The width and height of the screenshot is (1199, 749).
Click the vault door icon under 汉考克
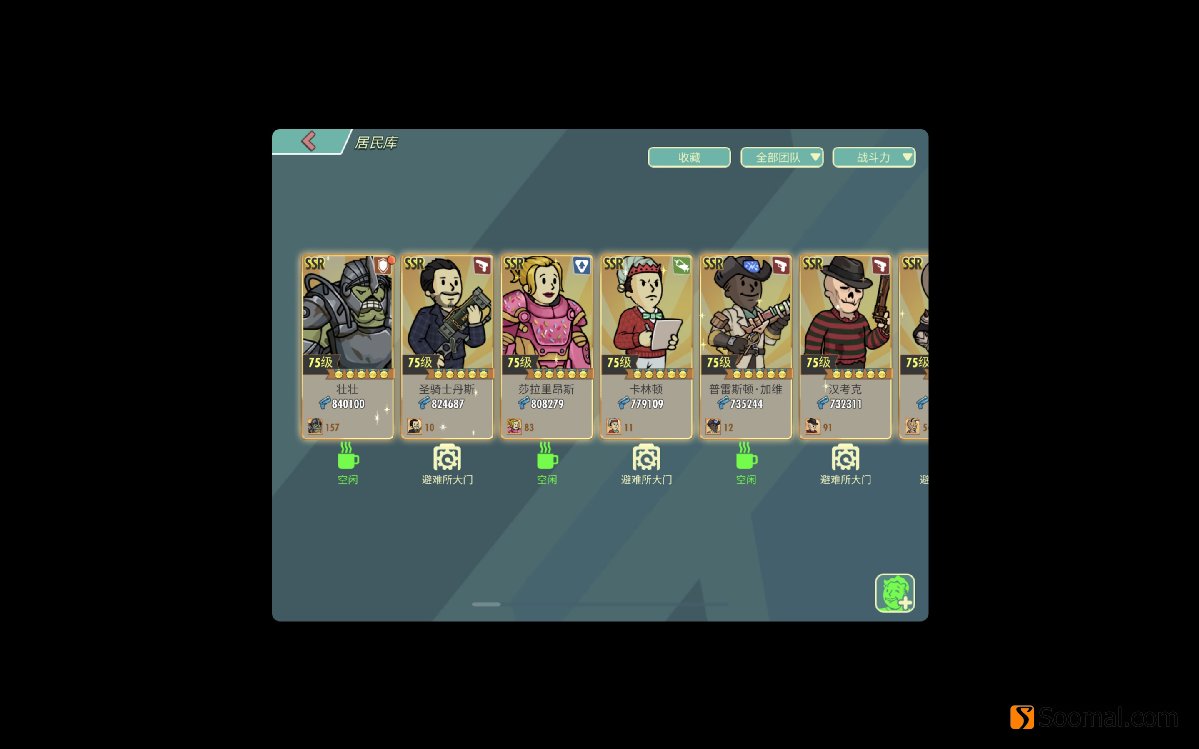[846, 459]
